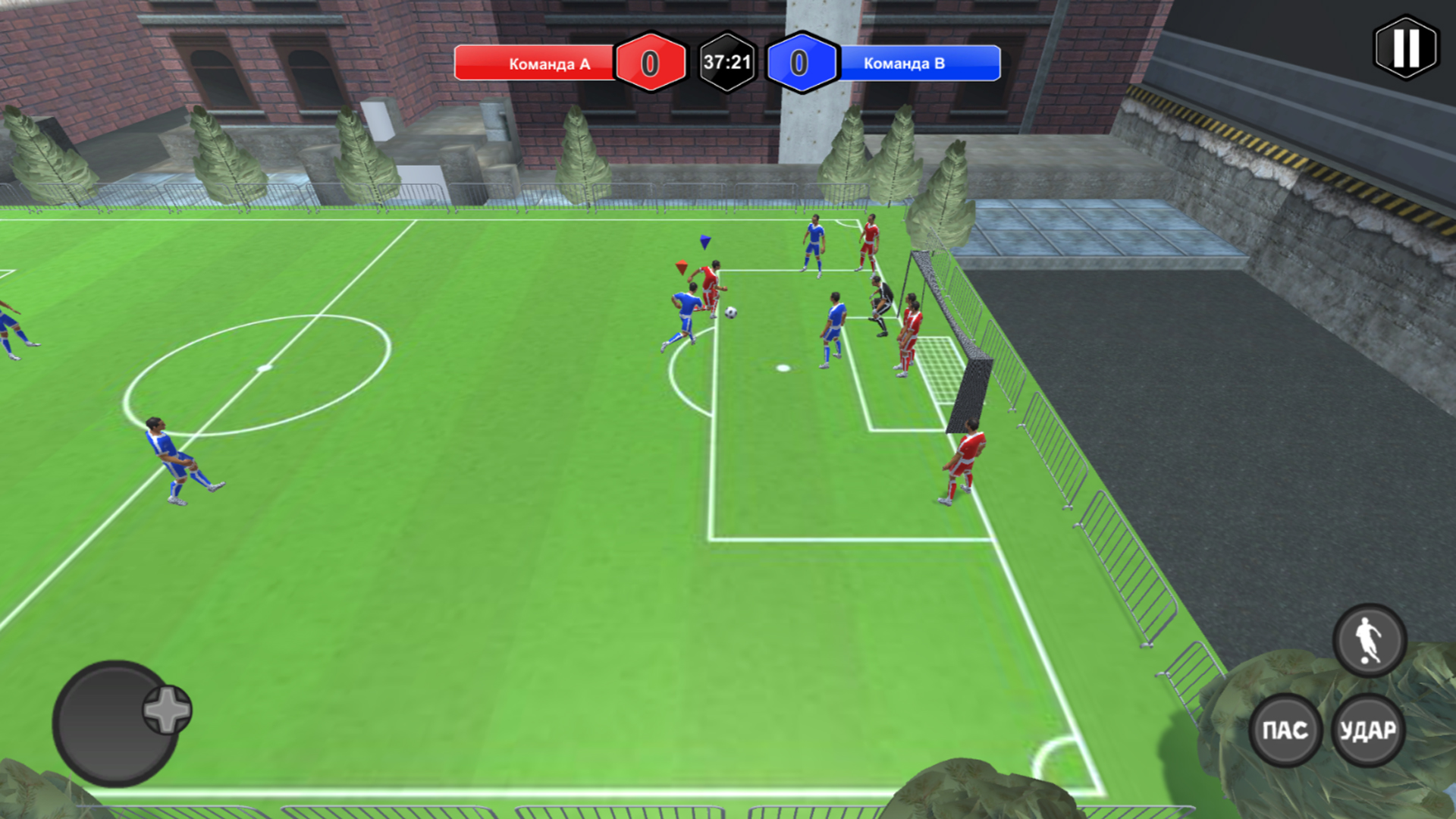The image size is (1456, 819).
Task: Tap the black hexagon showing match timer 37:21
Action: (726, 62)
